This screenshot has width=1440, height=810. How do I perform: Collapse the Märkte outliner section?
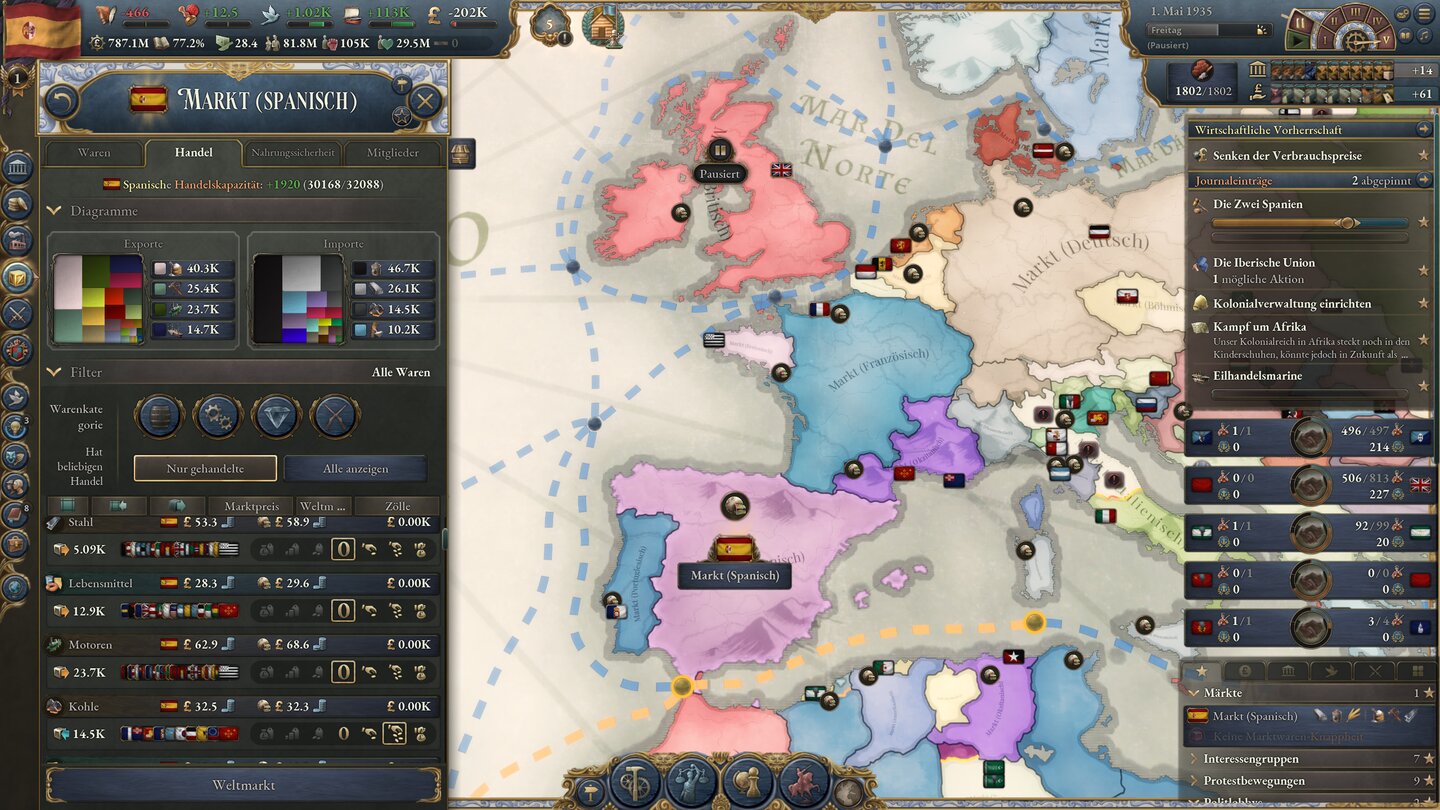coord(1195,692)
